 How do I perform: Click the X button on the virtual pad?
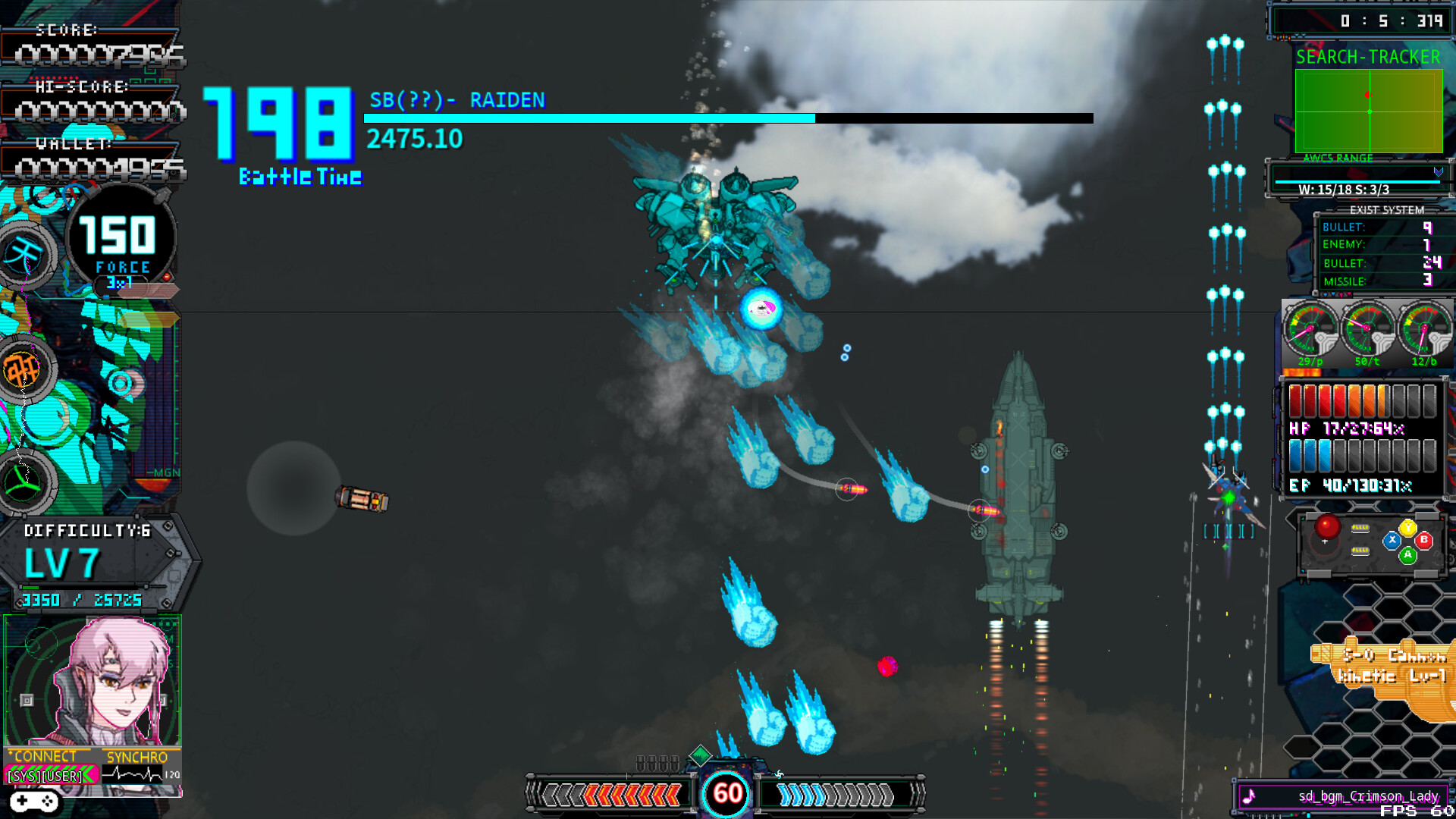click(1392, 540)
